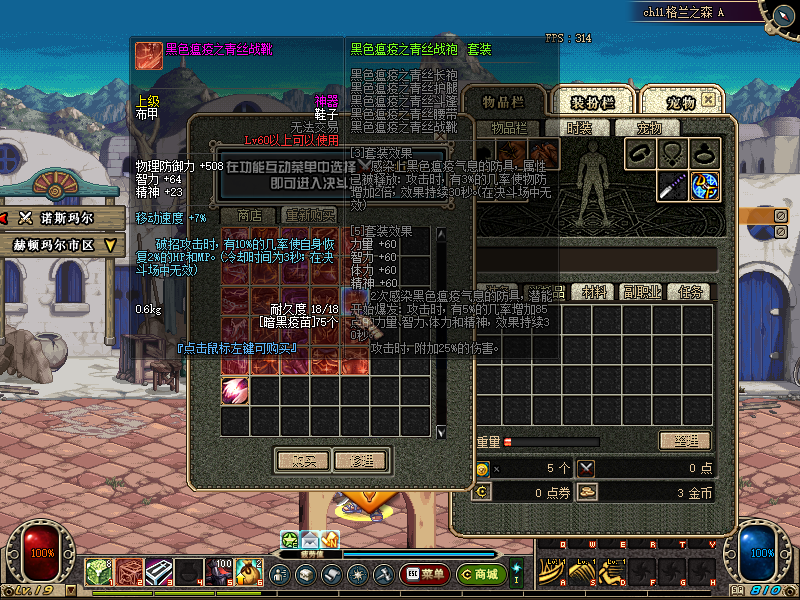Open the 材料 (Materials) inventory category

tap(595, 292)
